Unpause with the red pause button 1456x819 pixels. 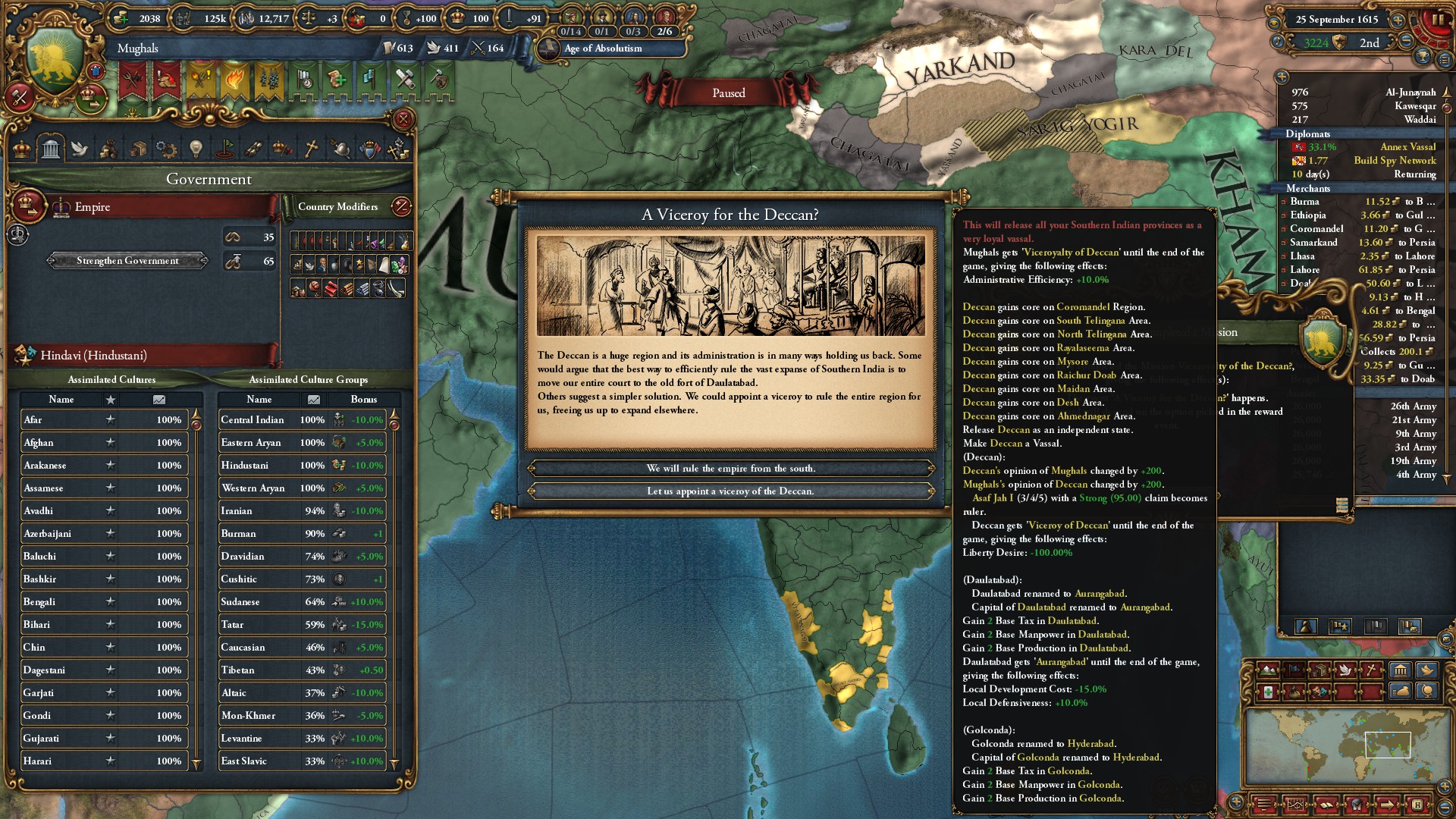[1437, 20]
